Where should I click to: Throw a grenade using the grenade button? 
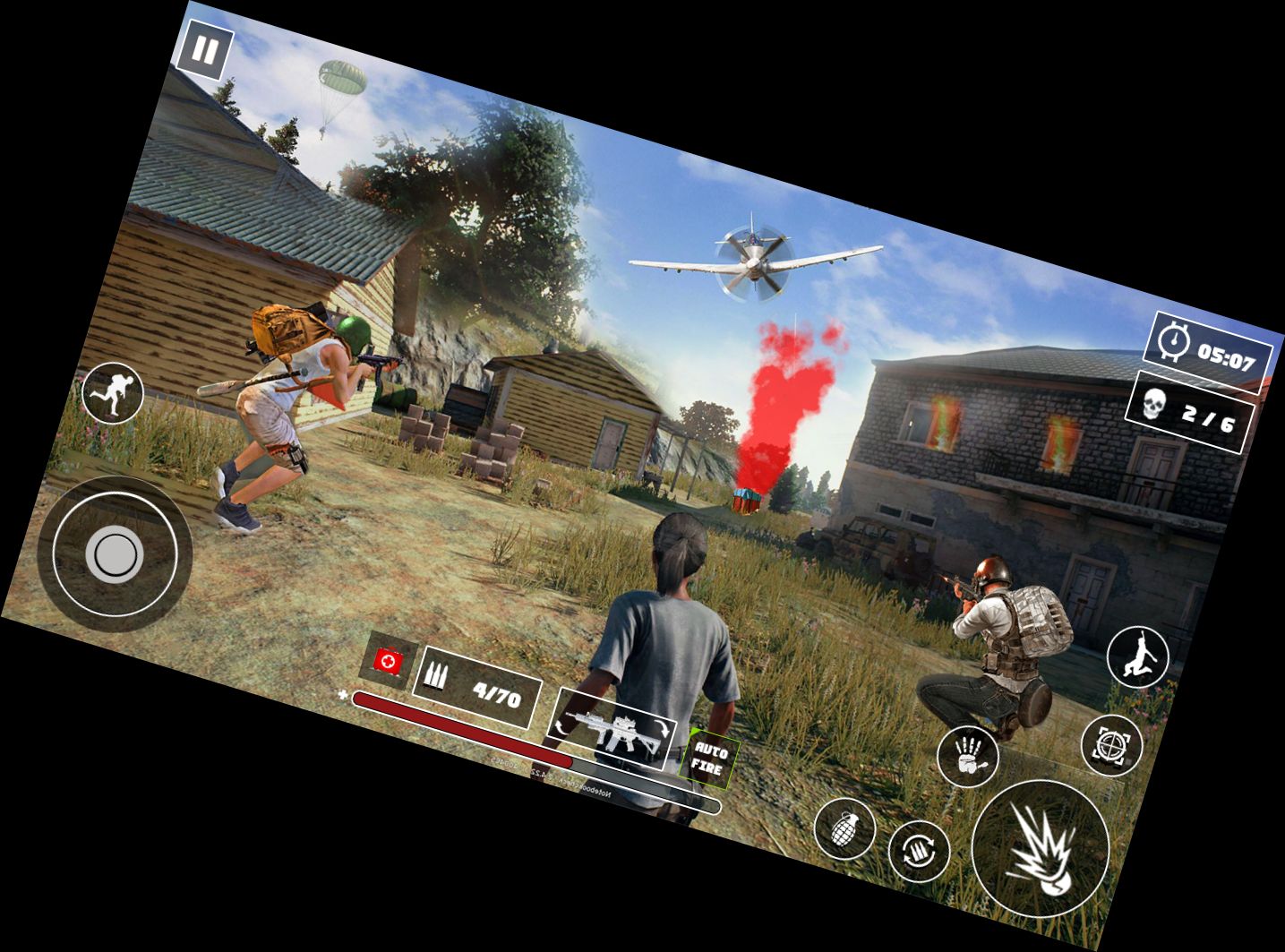(844, 828)
